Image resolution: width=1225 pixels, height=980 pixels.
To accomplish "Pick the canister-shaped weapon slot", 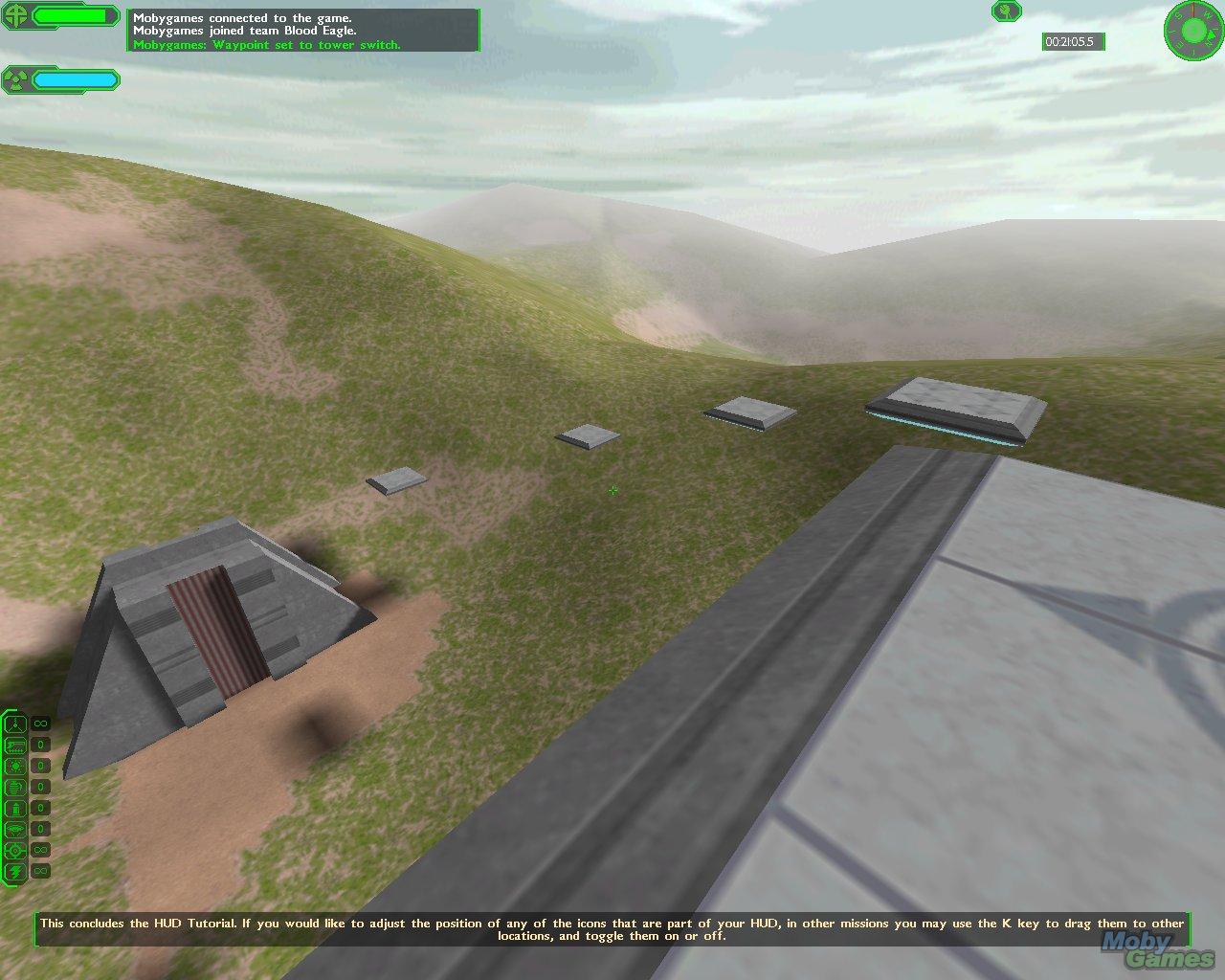I will tap(16, 809).
